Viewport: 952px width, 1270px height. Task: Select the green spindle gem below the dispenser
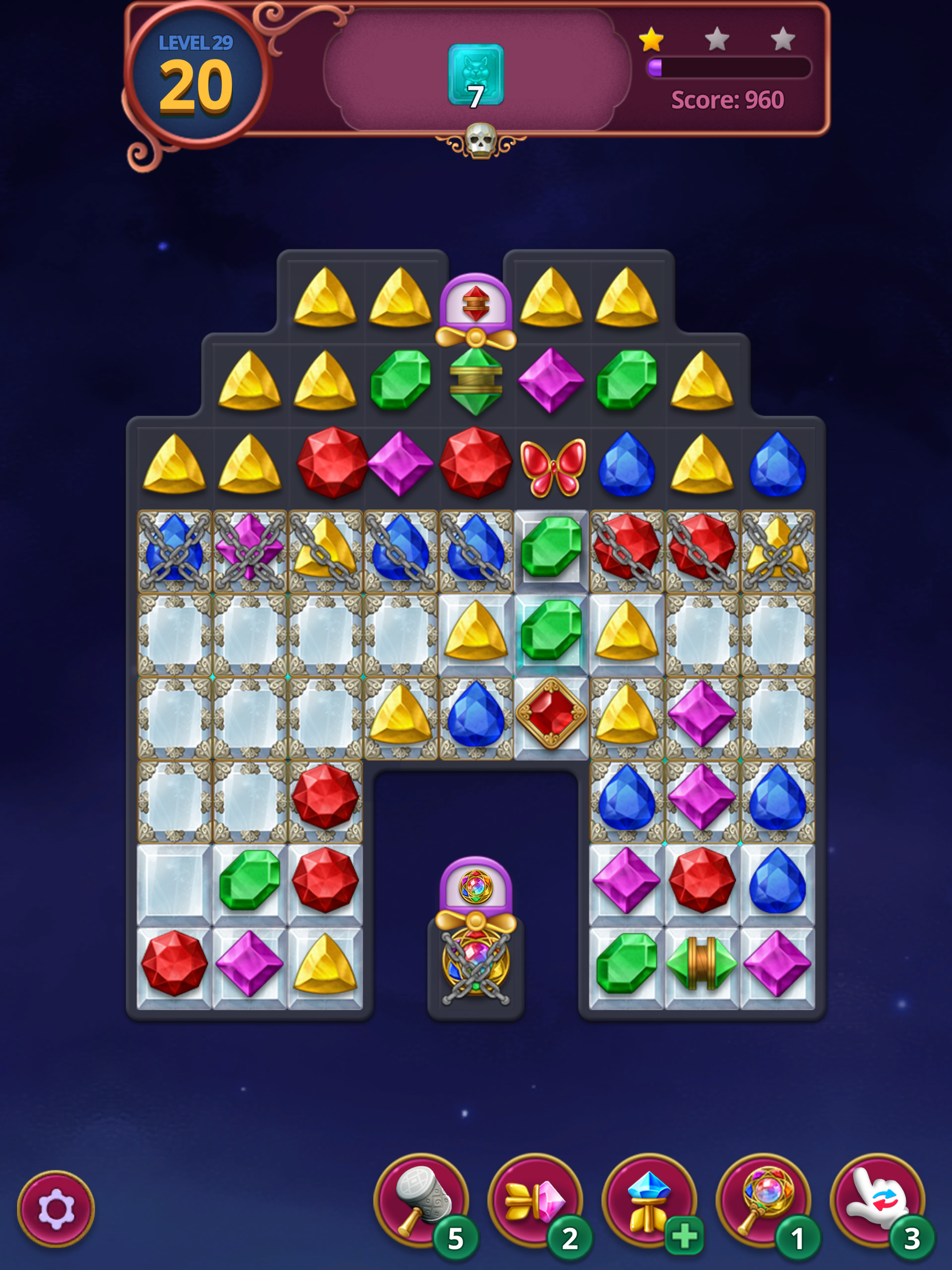click(x=476, y=381)
